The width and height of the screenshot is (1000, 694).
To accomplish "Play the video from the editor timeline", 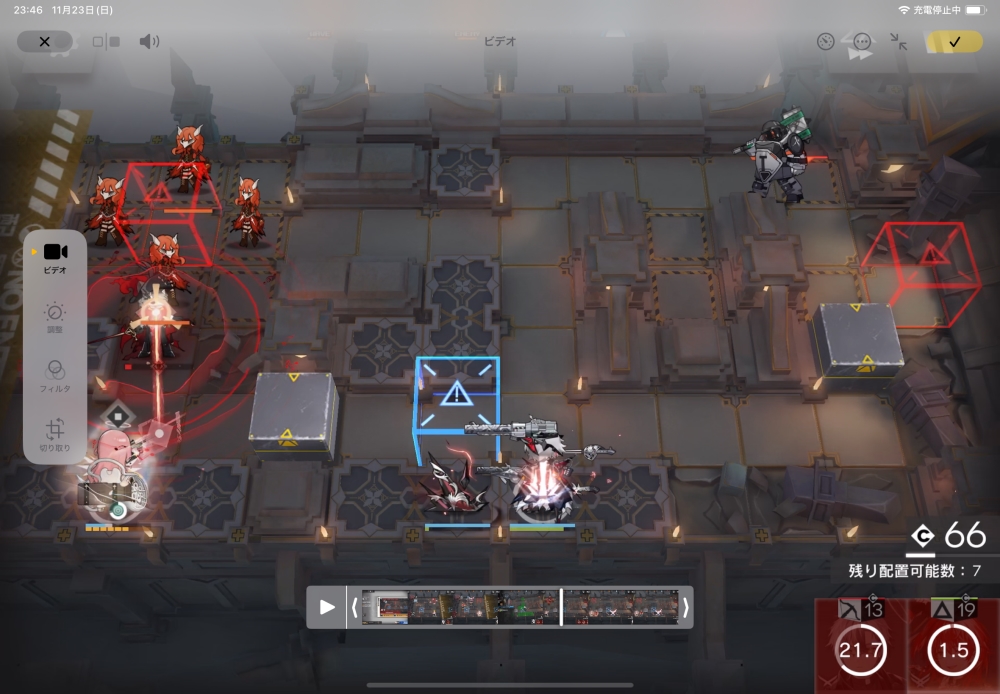I will click(327, 607).
